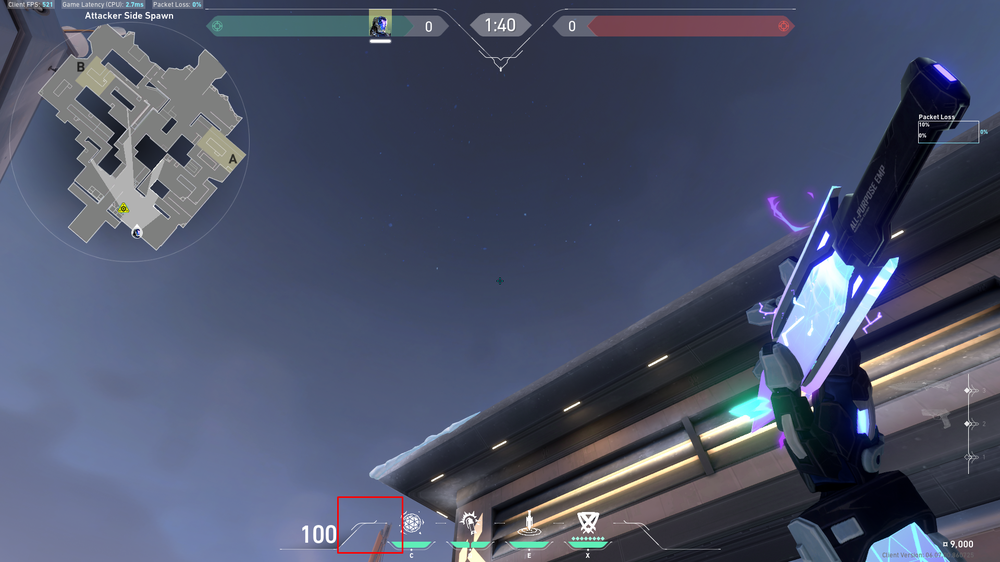Activate the FRAG/ment grenade ability
This screenshot has width=1000, height=562.
click(412, 522)
